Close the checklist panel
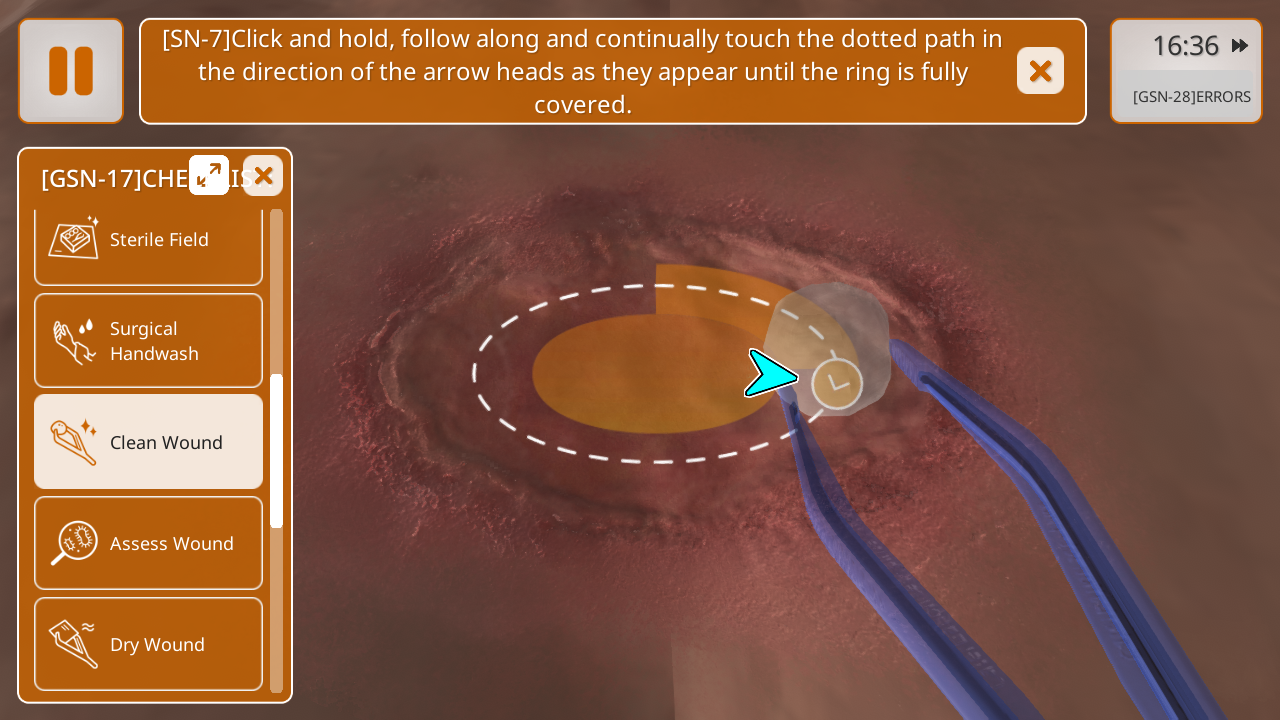 point(263,176)
